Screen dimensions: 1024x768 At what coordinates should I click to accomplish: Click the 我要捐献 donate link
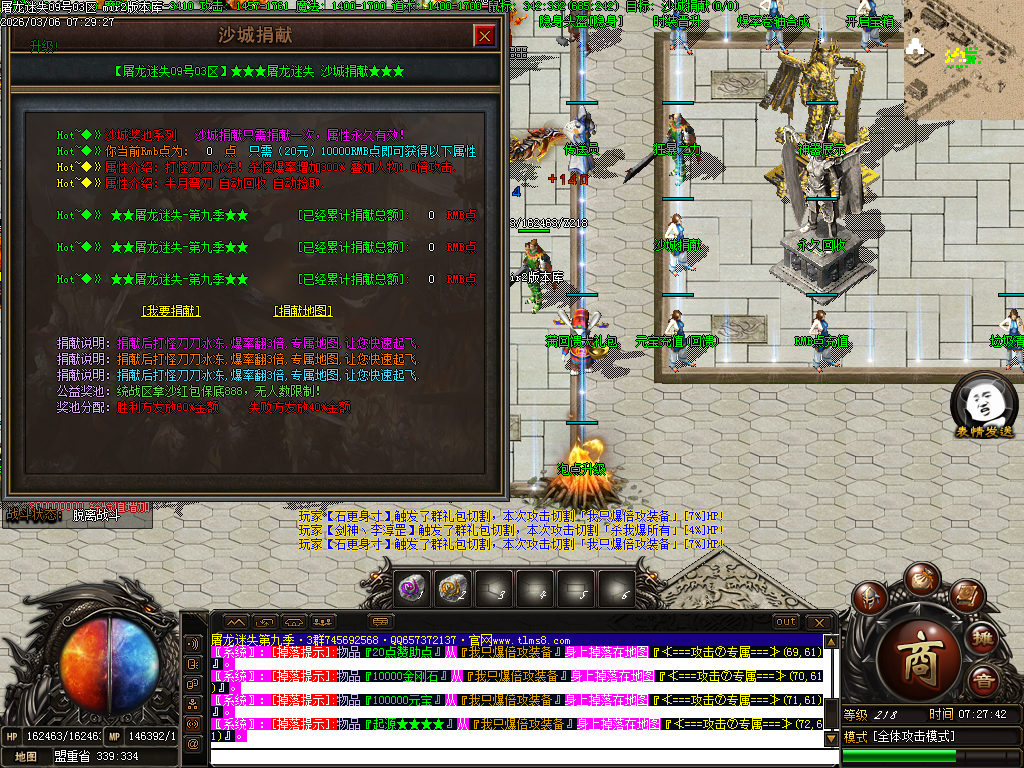[171, 311]
